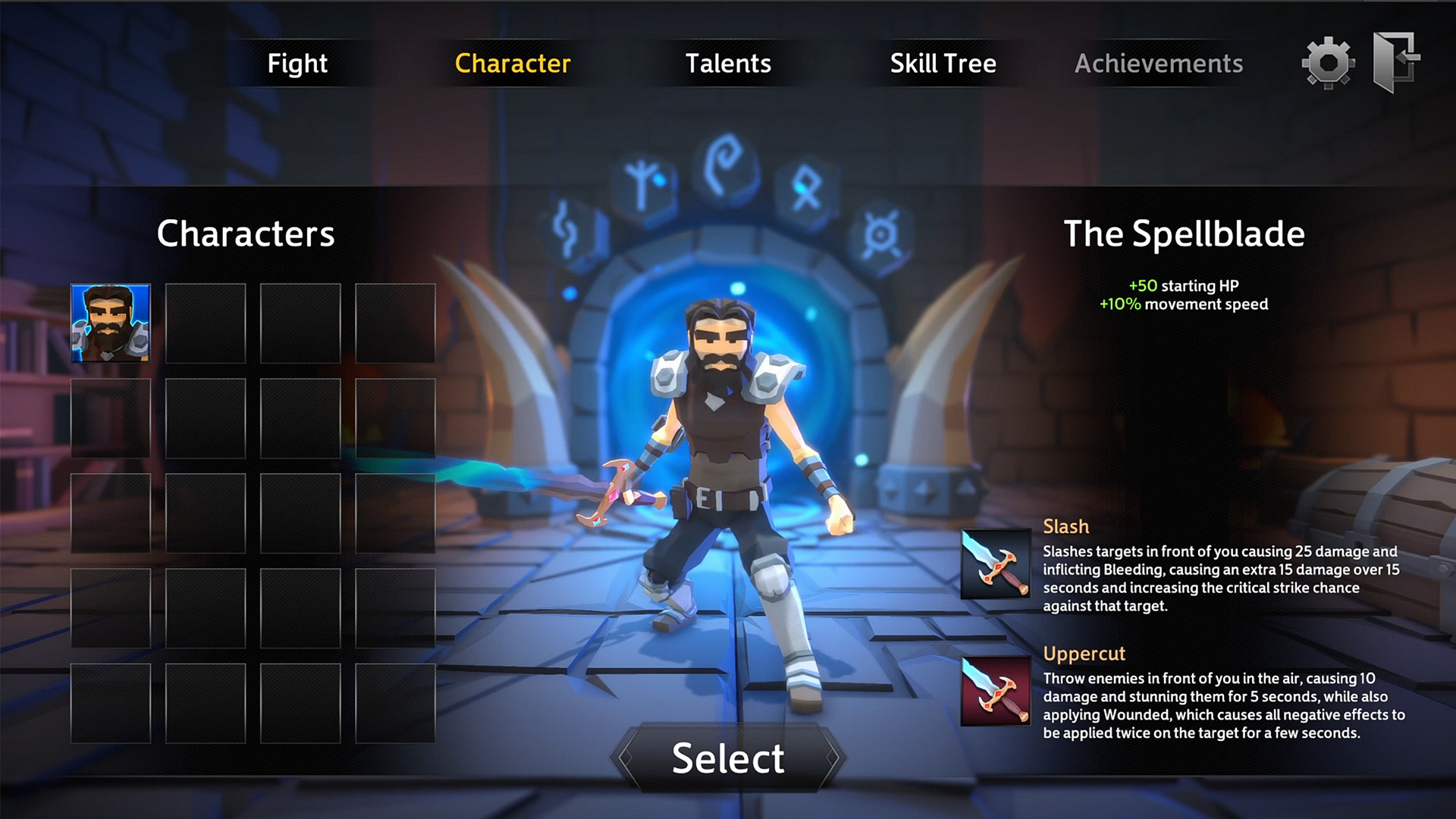Switch to the Fight tab

pos(297,64)
